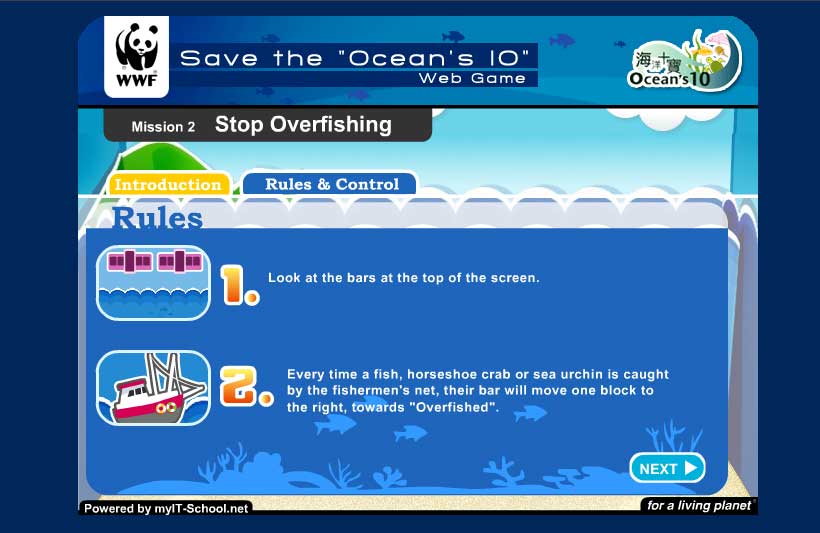The height and width of the screenshot is (533, 820).
Task: Continue with the NEXT button
Action: (667, 468)
